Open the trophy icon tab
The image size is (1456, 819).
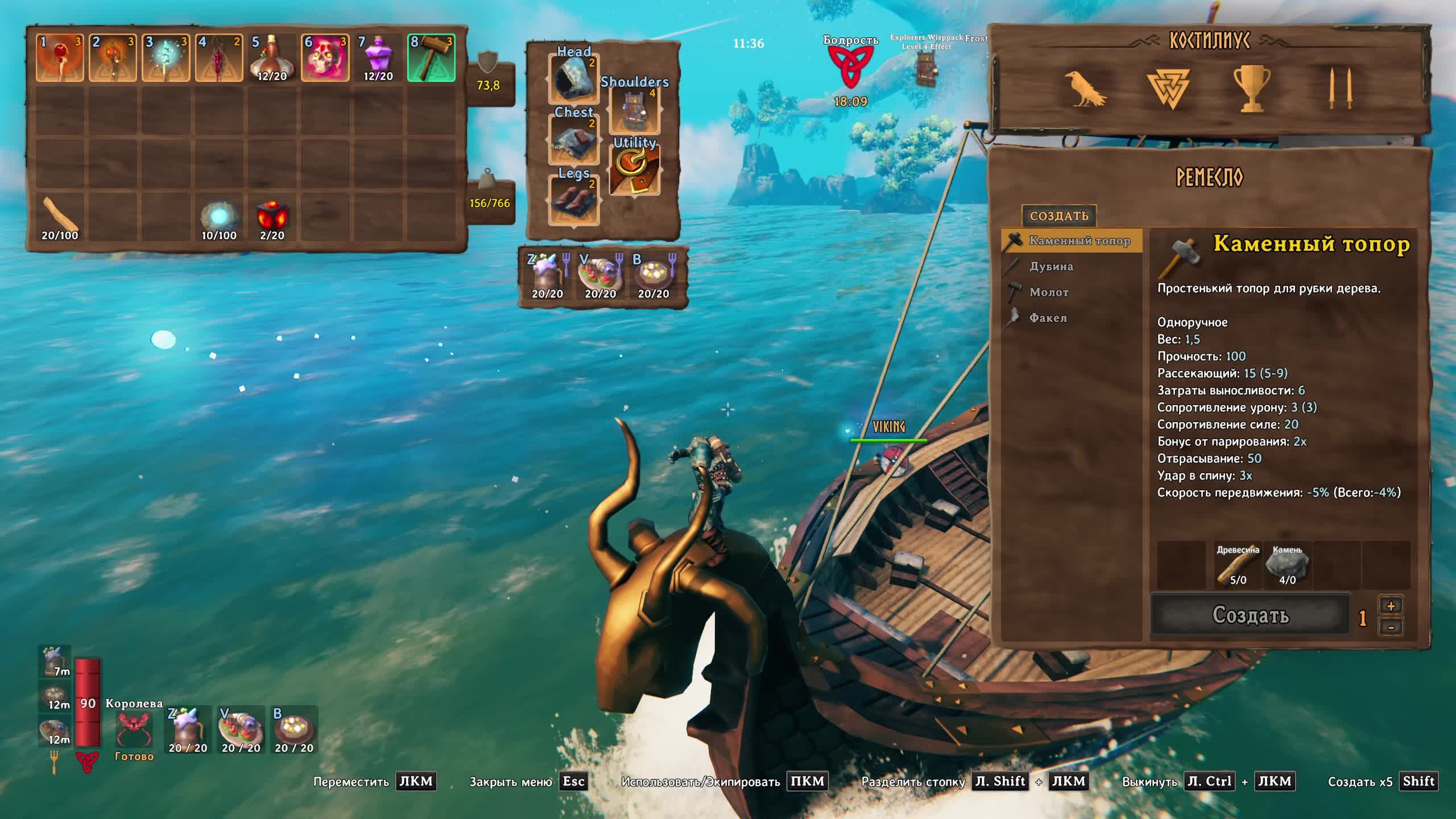(1251, 89)
